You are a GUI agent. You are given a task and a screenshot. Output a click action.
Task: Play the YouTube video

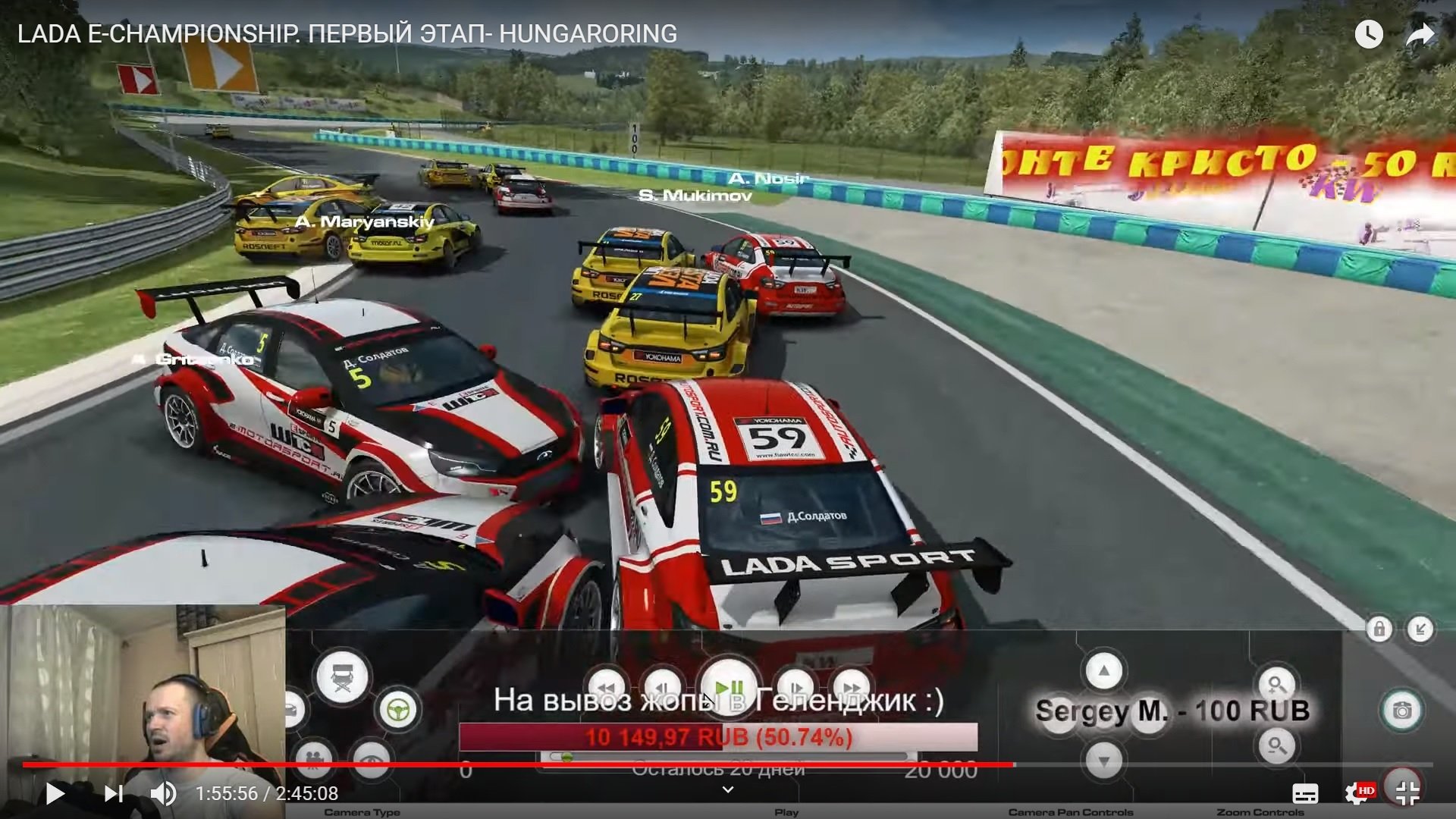(55, 793)
